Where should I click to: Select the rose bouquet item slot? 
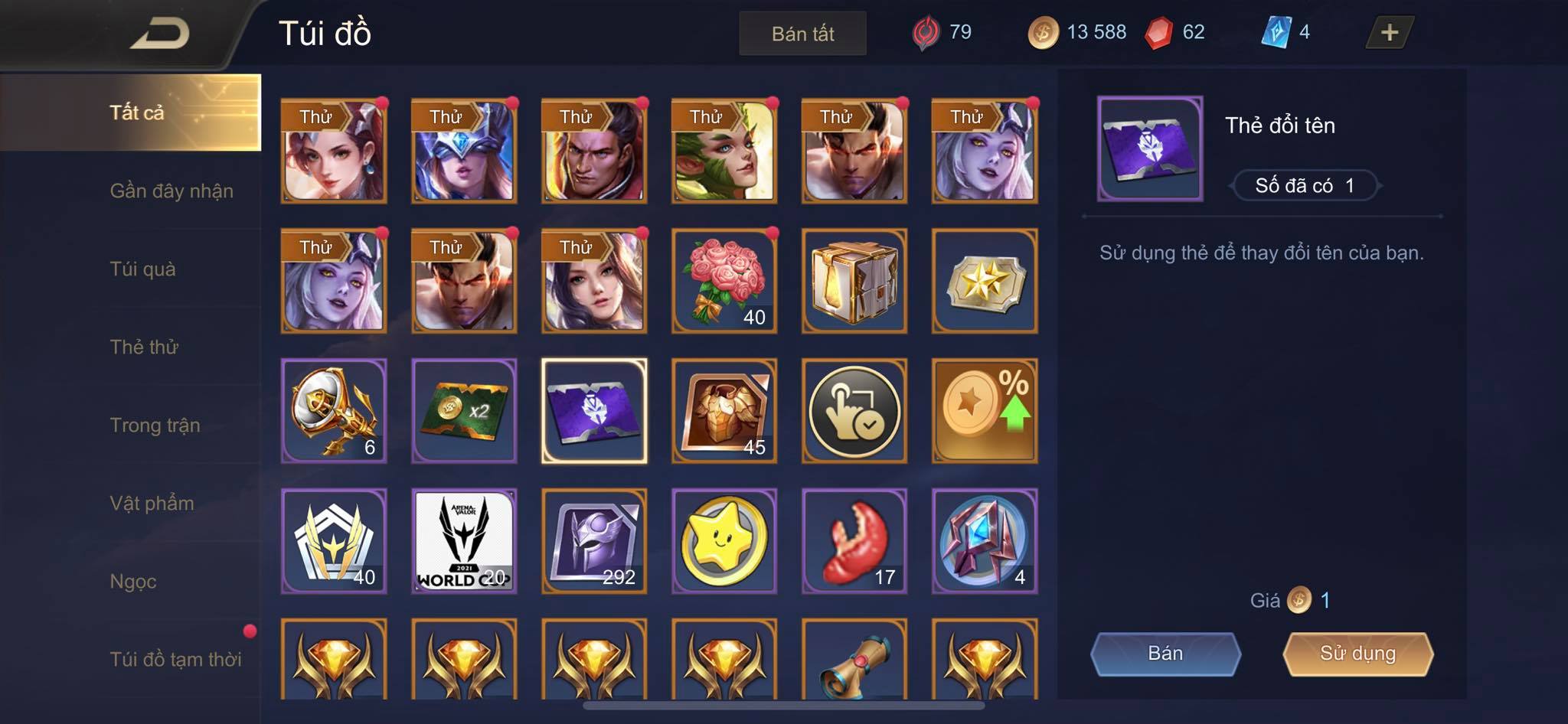pyautogui.click(x=724, y=281)
